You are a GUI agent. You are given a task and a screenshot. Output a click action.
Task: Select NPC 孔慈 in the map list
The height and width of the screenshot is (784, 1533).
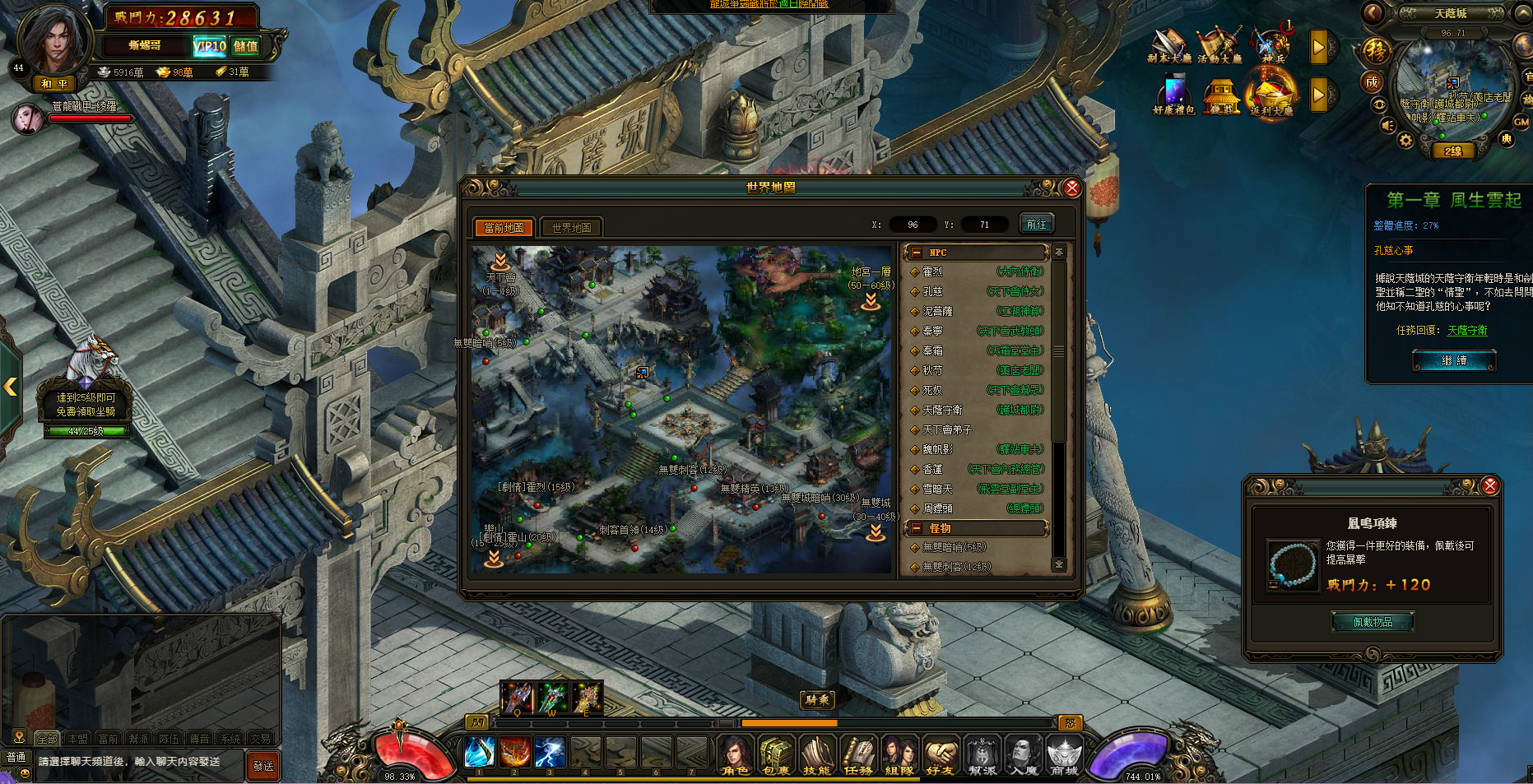coord(932,291)
